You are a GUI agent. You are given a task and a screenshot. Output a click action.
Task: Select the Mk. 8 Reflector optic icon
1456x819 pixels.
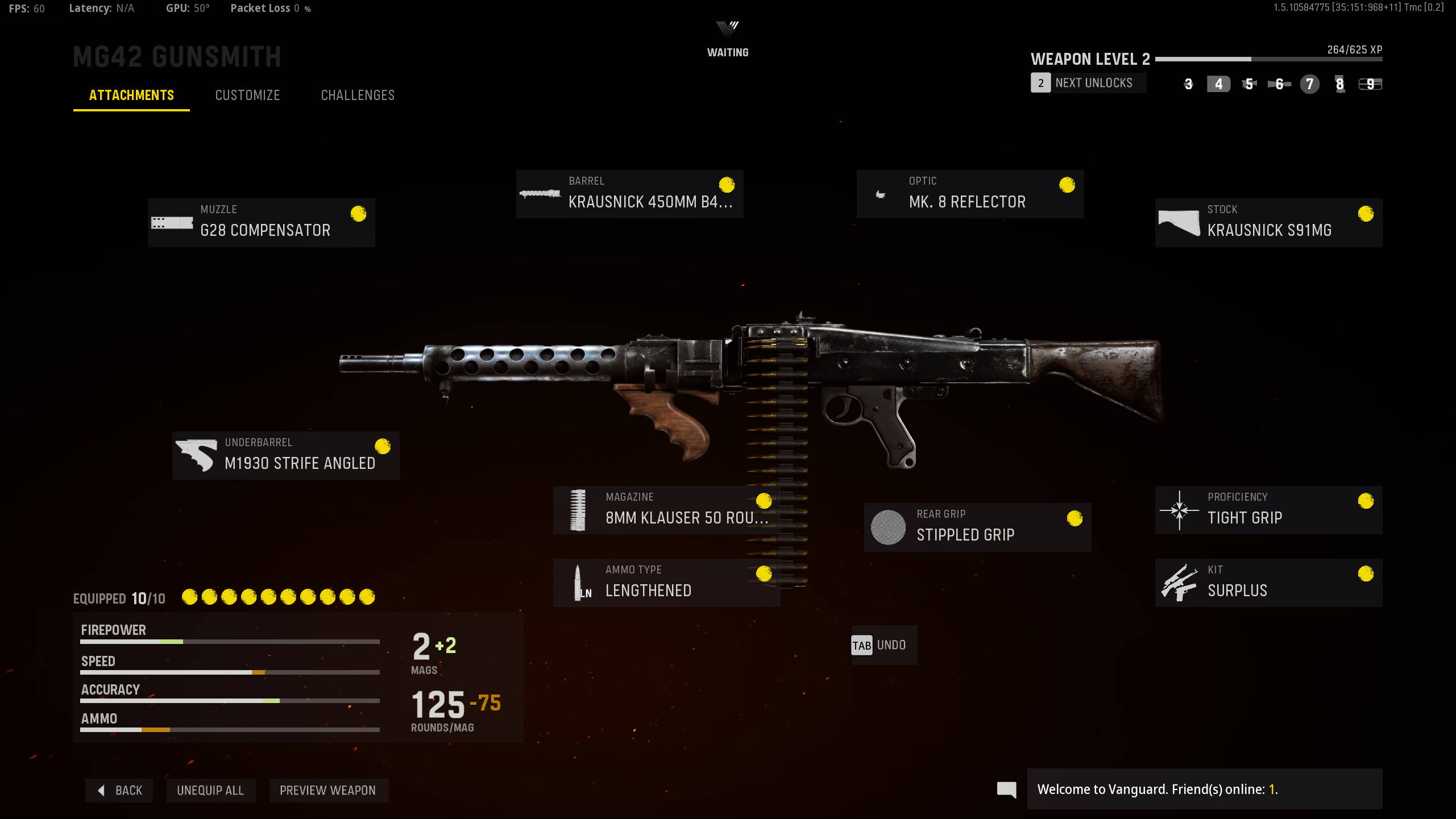point(881,193)
